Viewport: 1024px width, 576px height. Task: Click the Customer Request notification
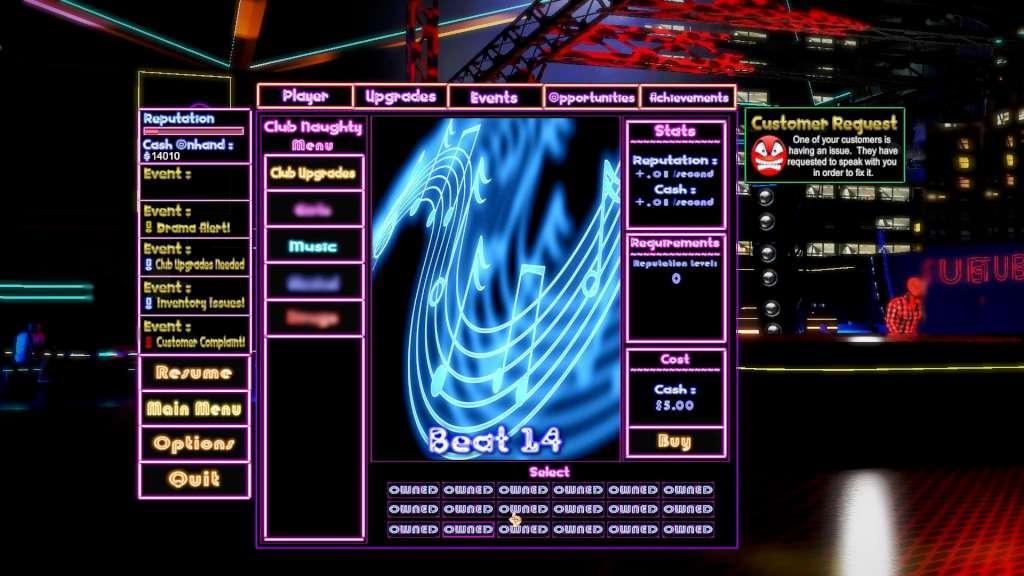point(824,145)
